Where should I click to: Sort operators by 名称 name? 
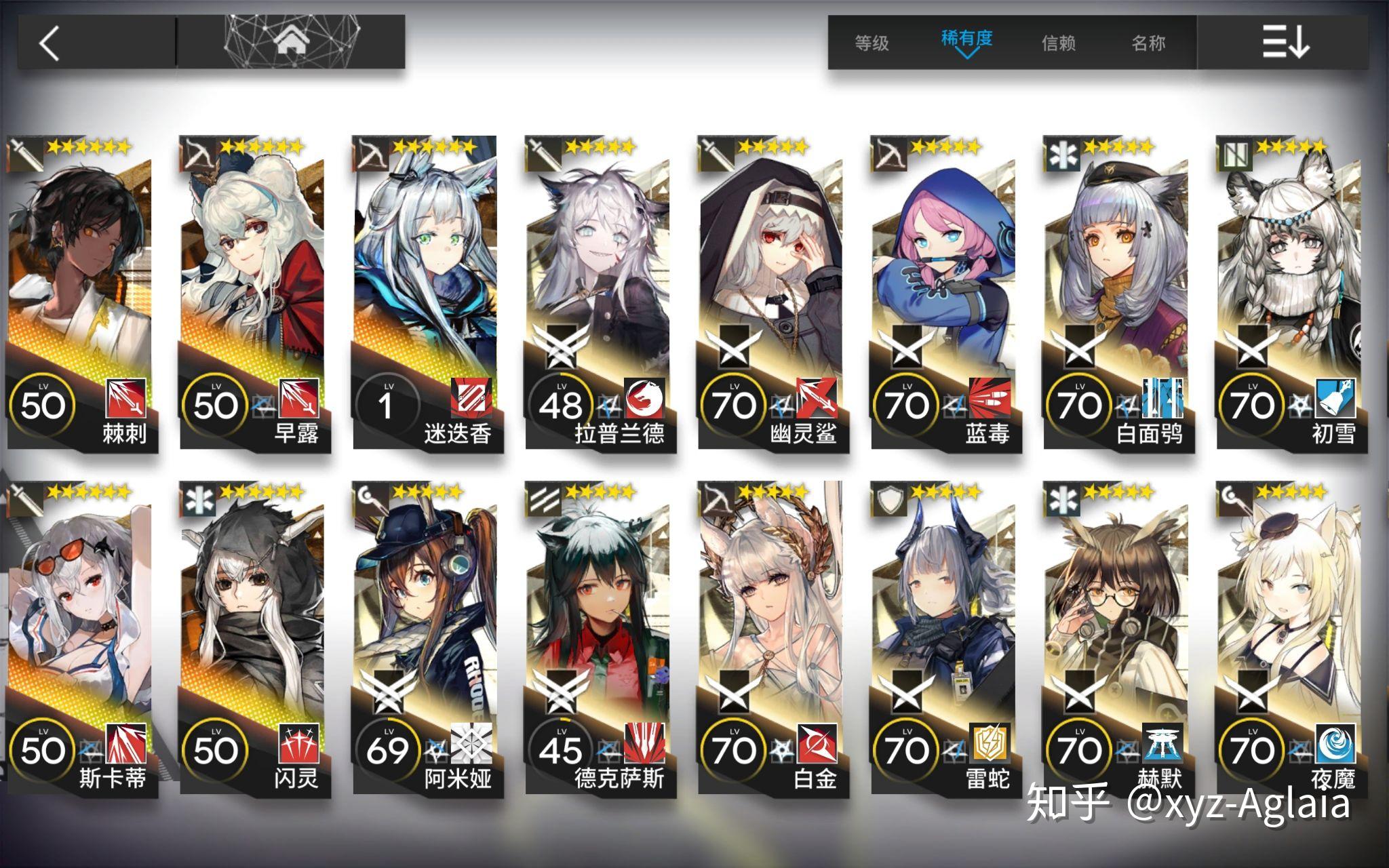pos(1148,43)
